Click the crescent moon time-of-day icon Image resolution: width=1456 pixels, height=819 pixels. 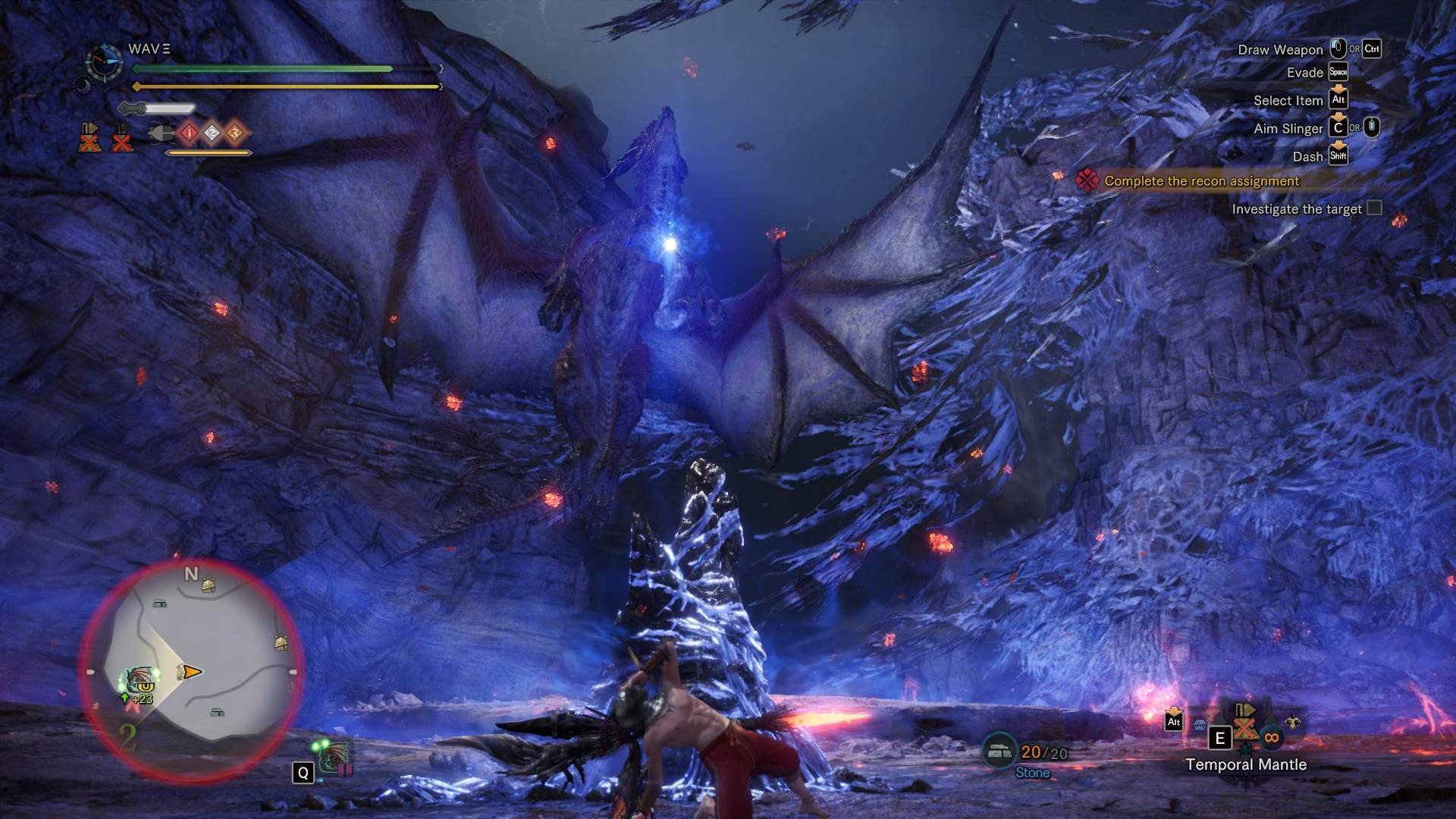click(81, 85)
